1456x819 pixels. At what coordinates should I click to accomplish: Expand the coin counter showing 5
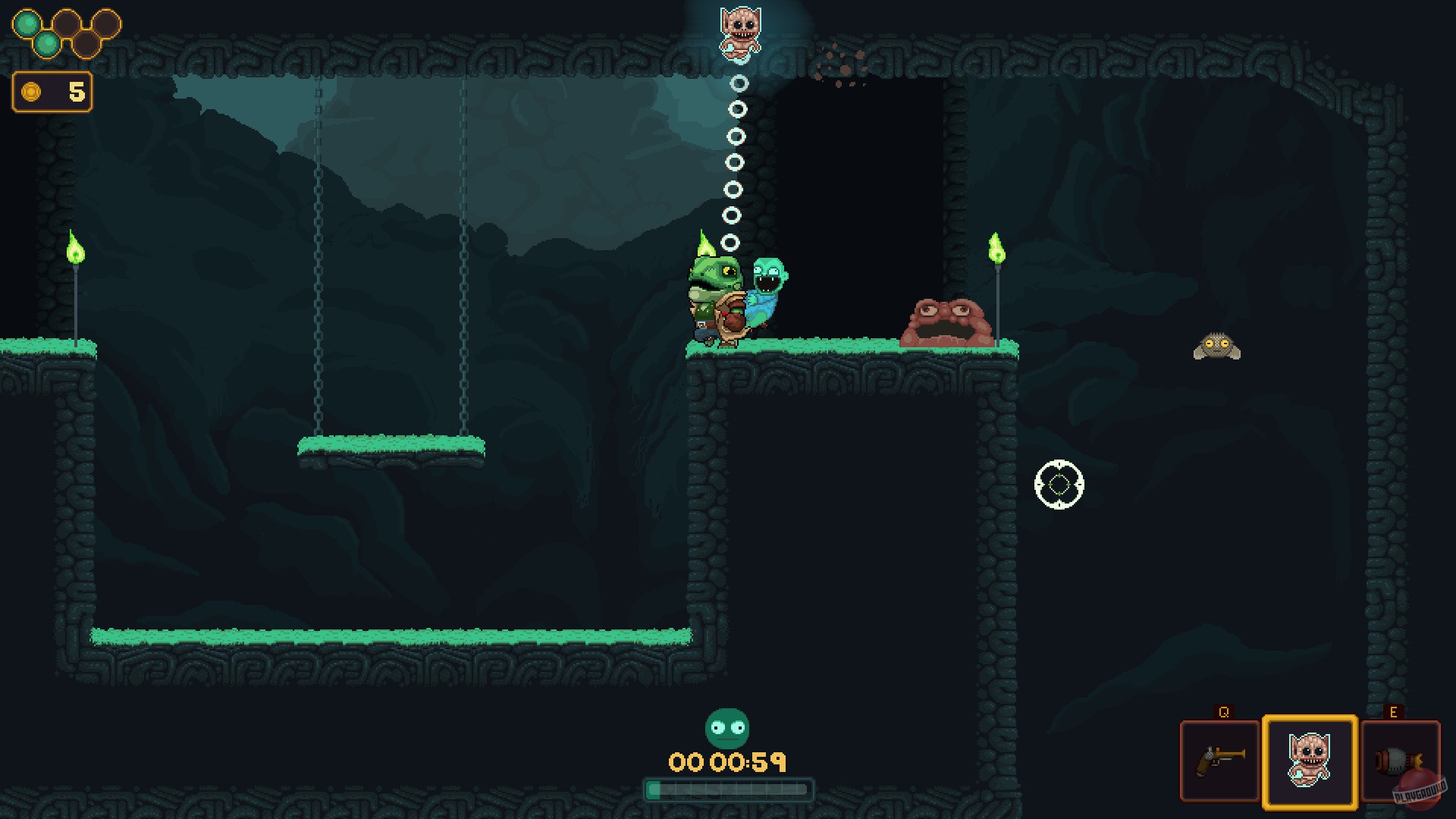tap(52, 93)
